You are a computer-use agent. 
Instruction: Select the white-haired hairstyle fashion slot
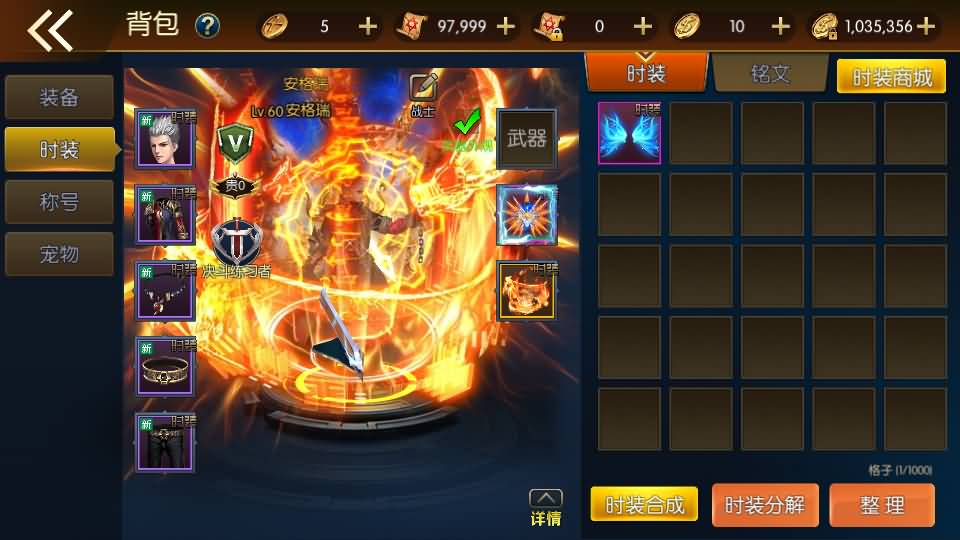(x=165, y=138)
